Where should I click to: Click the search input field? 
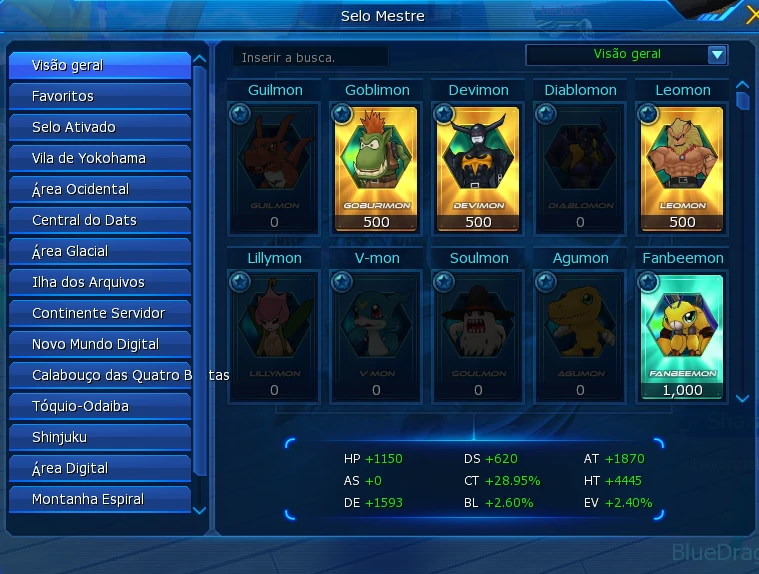tap(310, 57)
